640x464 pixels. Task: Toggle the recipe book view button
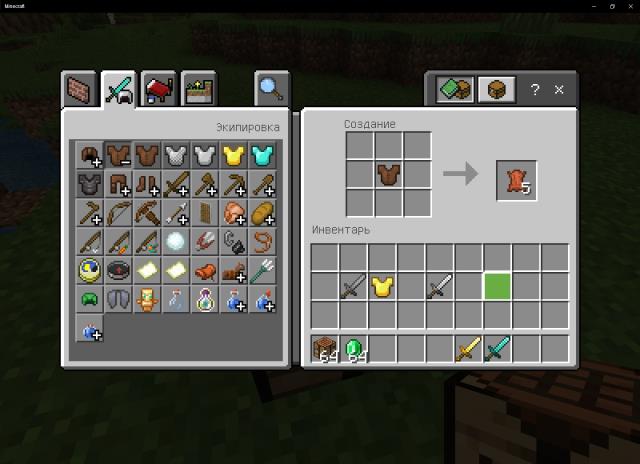454,90
